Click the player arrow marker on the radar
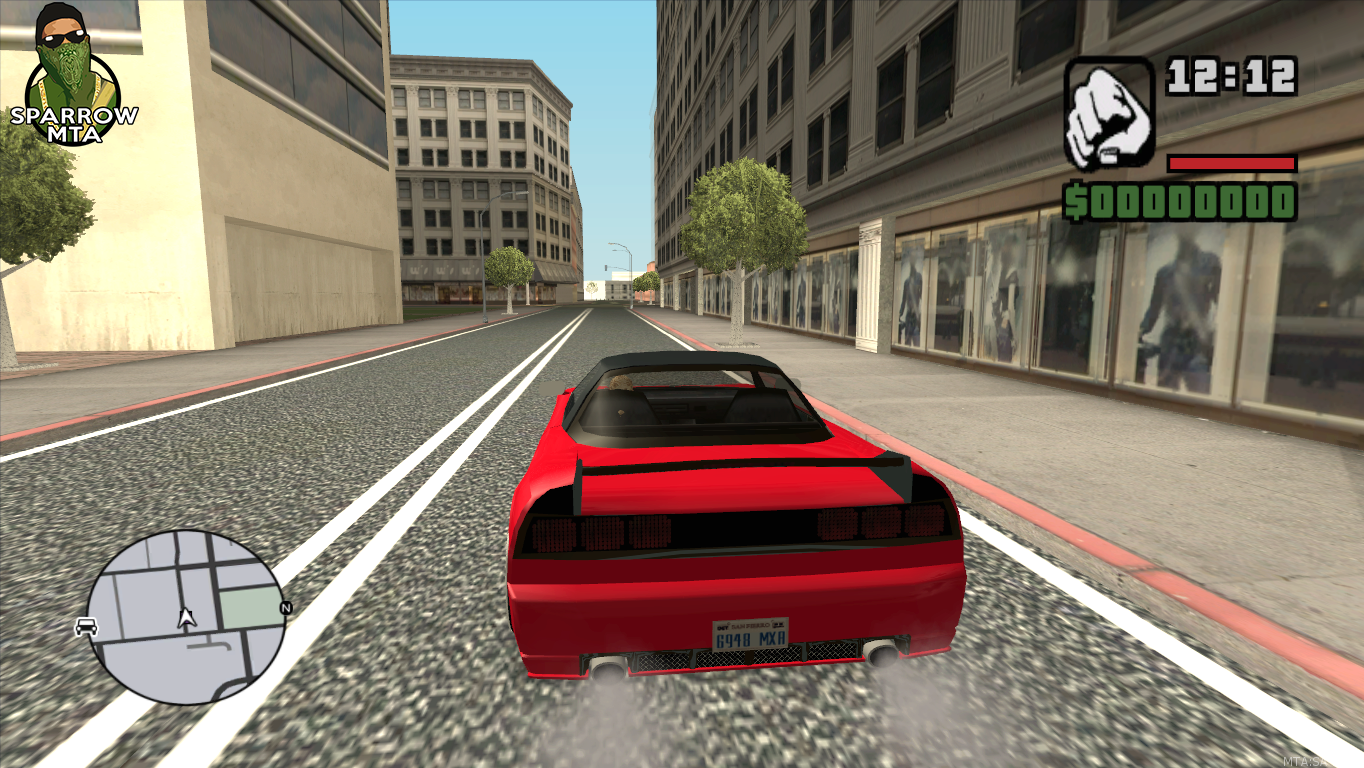The image size is (1364, 768). [185, 618]
